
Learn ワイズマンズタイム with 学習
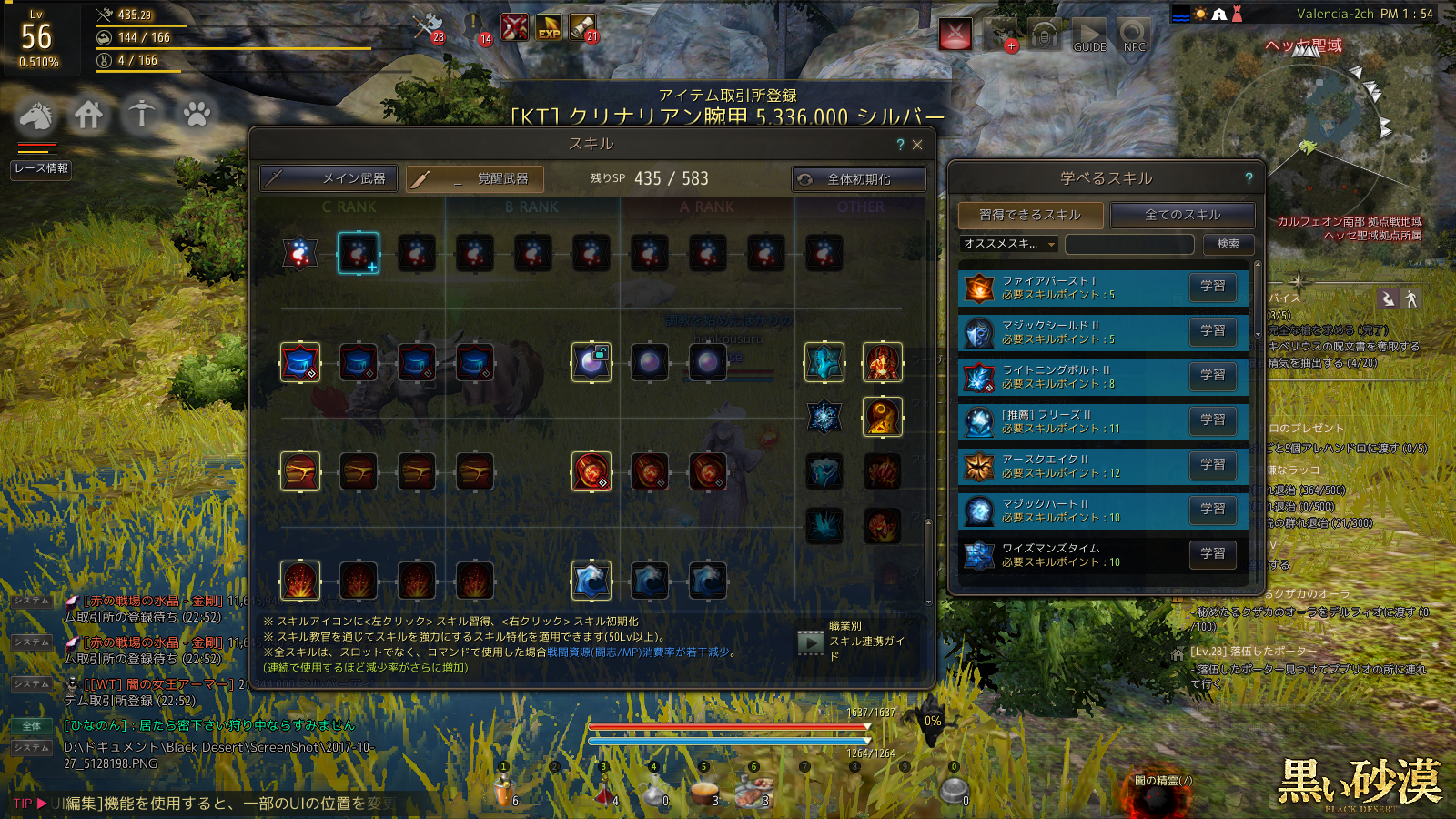(x=1212, y=553)
